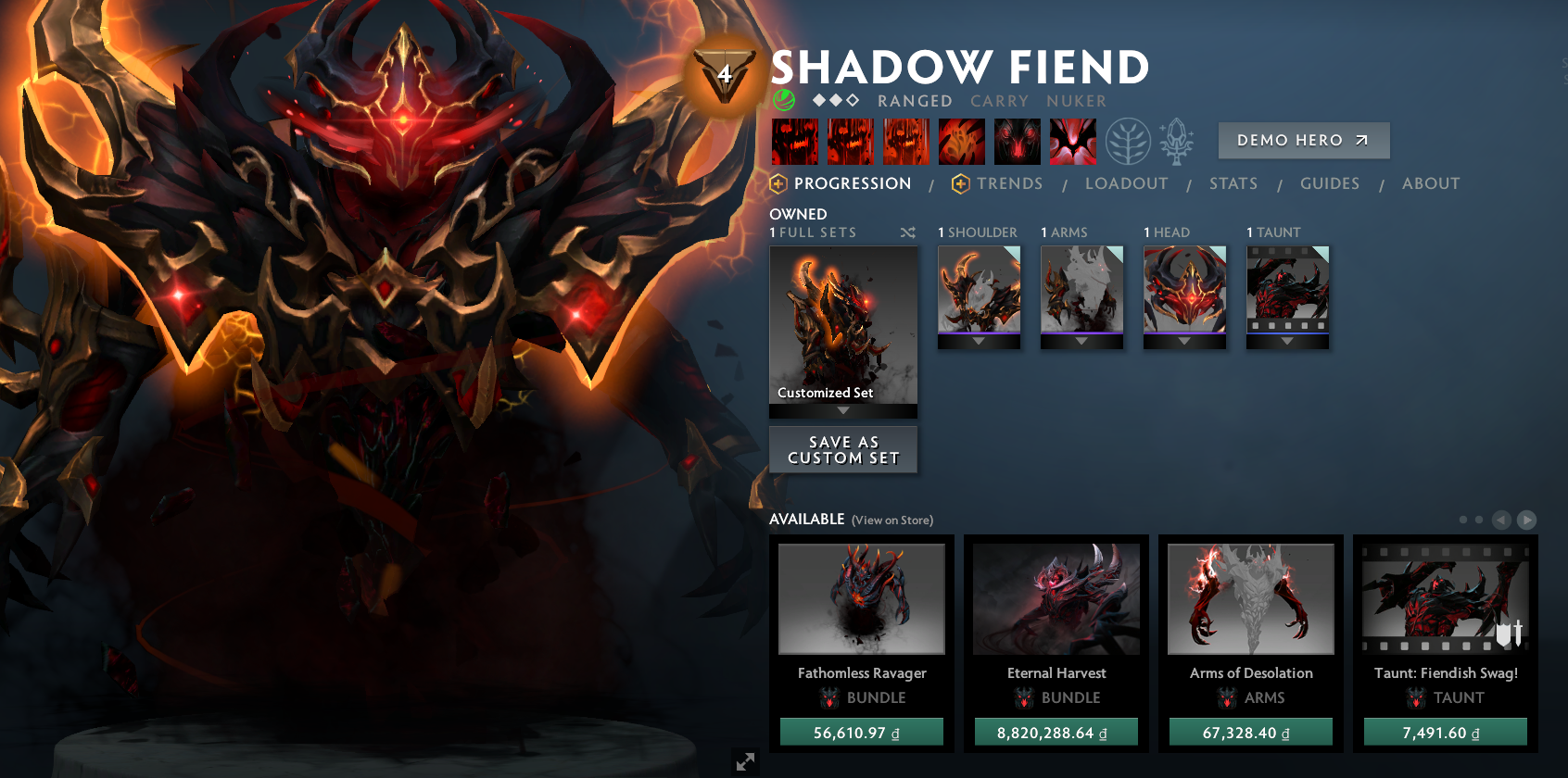Switch to the TRENDS tab
The height and width of the screenshot is (778, 1568).
tap(1010, 183)
